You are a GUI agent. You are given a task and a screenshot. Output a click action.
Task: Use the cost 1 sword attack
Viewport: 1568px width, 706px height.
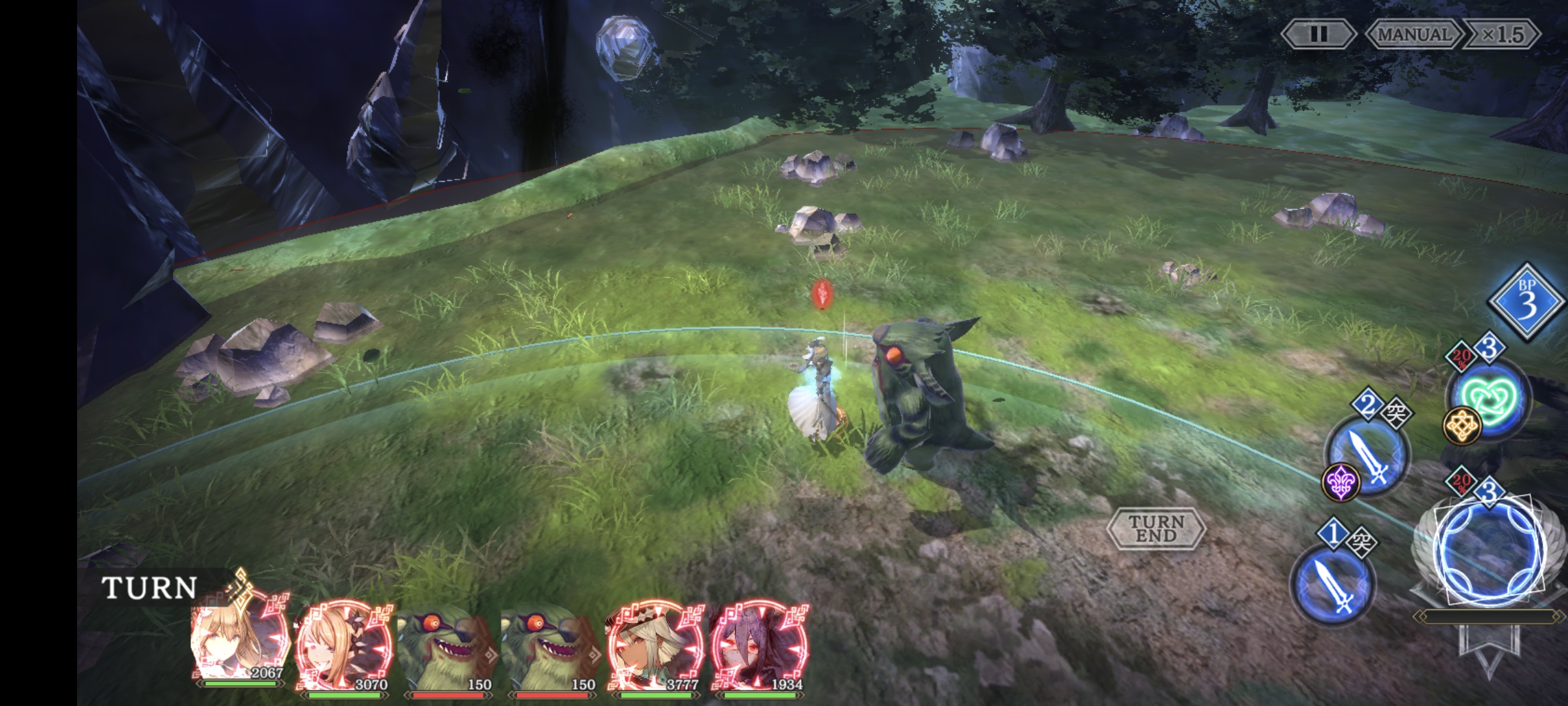(x=1333, y=586)
